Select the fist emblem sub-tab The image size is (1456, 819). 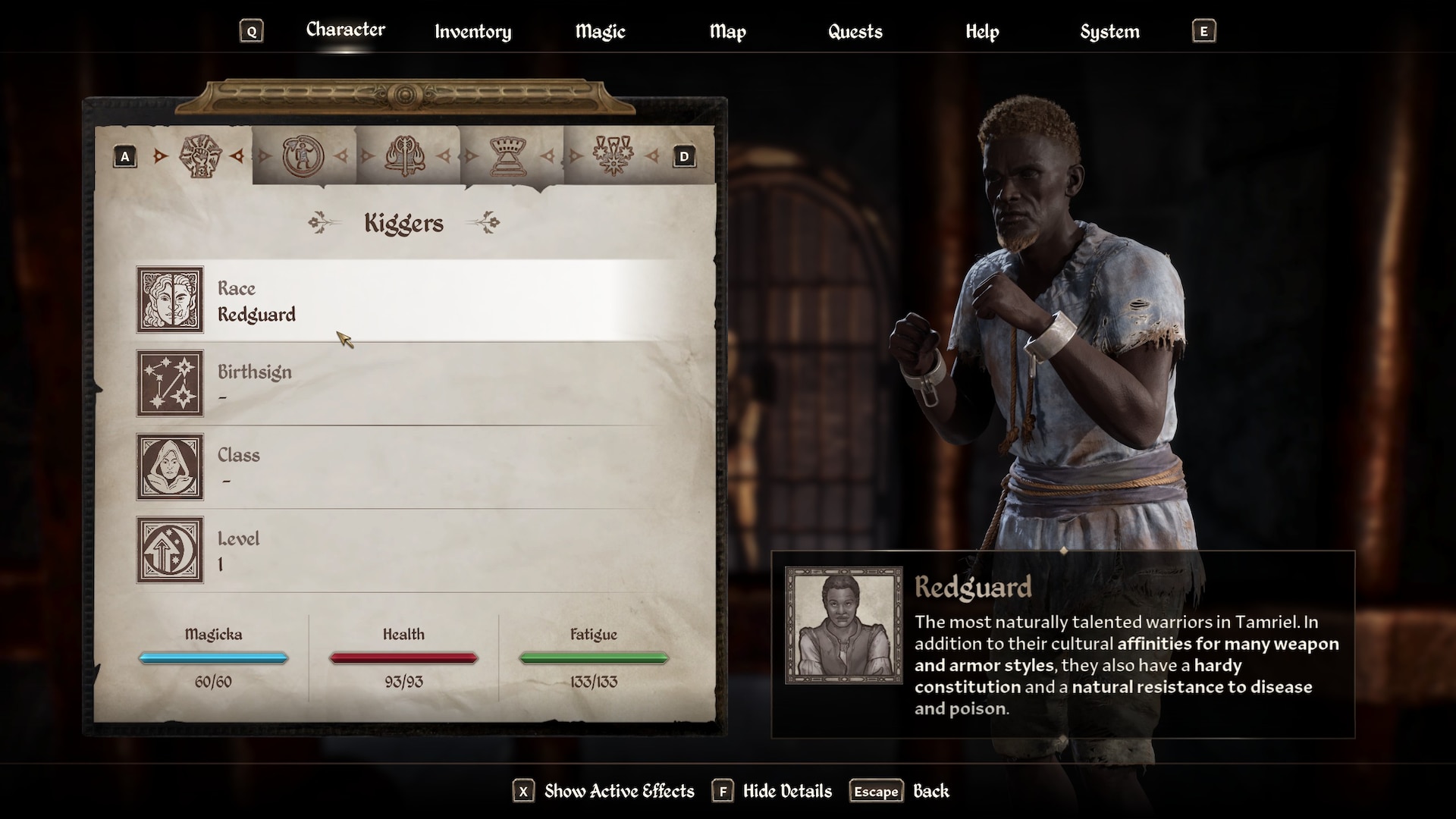(199, 156)
